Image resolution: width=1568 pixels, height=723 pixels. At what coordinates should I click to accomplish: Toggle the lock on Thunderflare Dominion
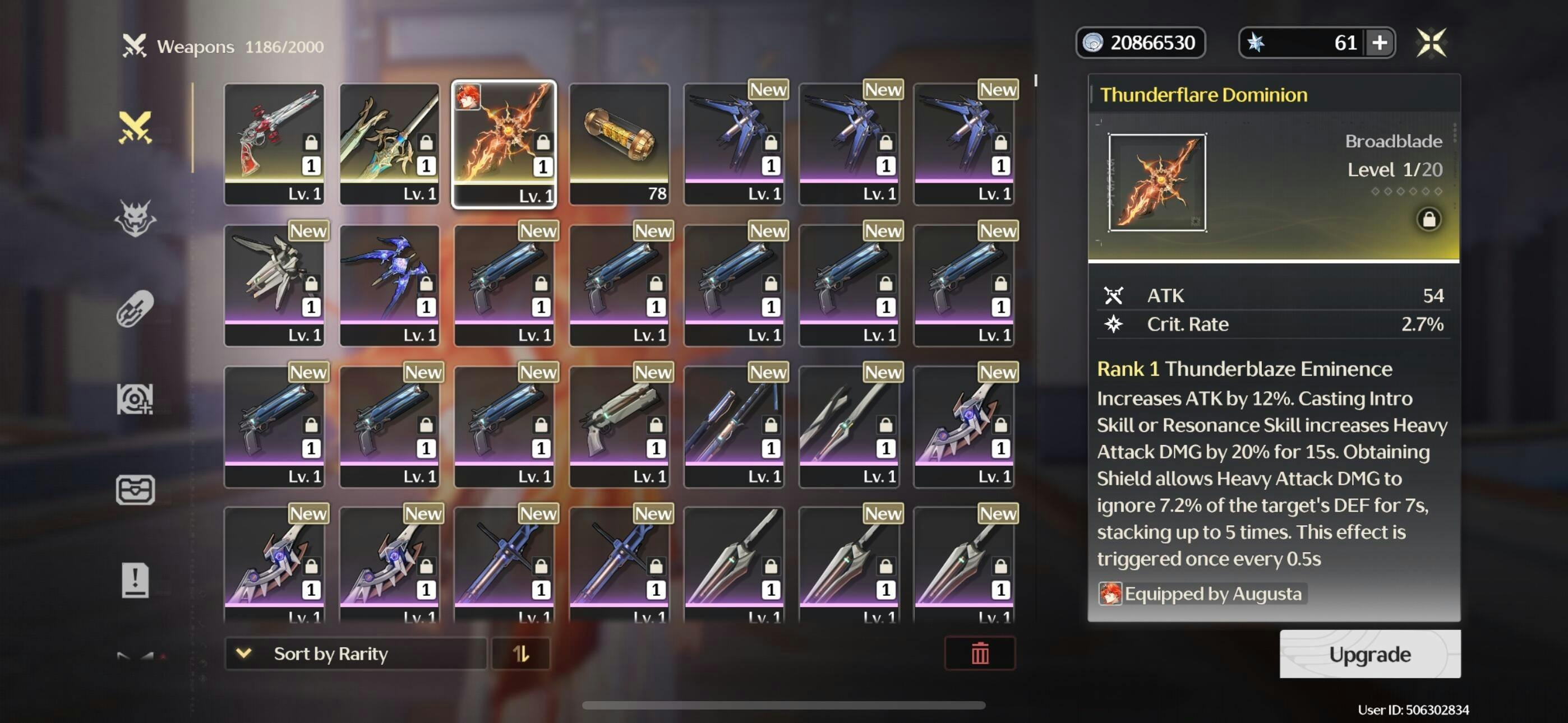(x=1428, y=219)
